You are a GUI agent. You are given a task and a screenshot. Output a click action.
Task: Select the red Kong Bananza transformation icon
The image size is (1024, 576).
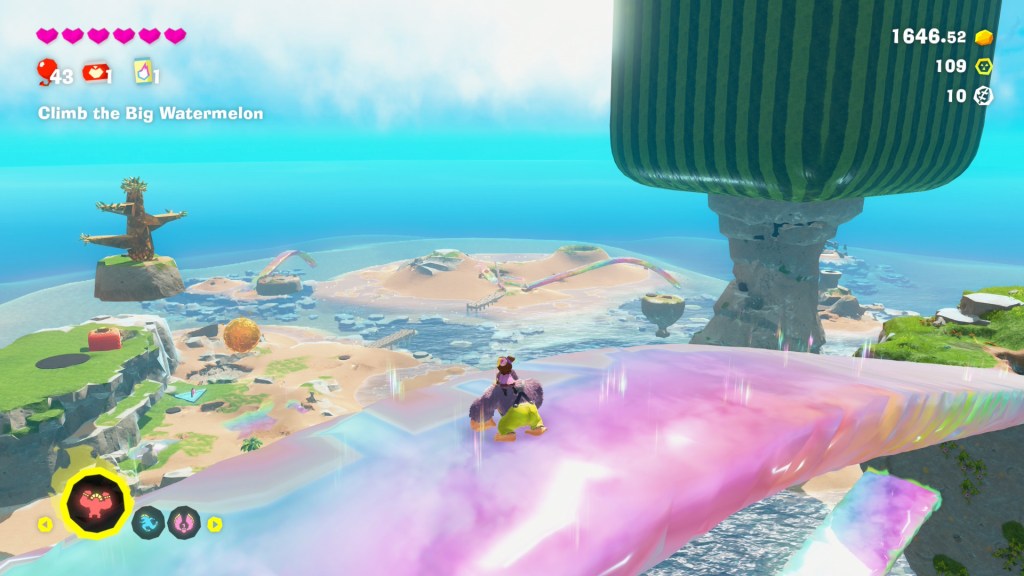point(98,503)
